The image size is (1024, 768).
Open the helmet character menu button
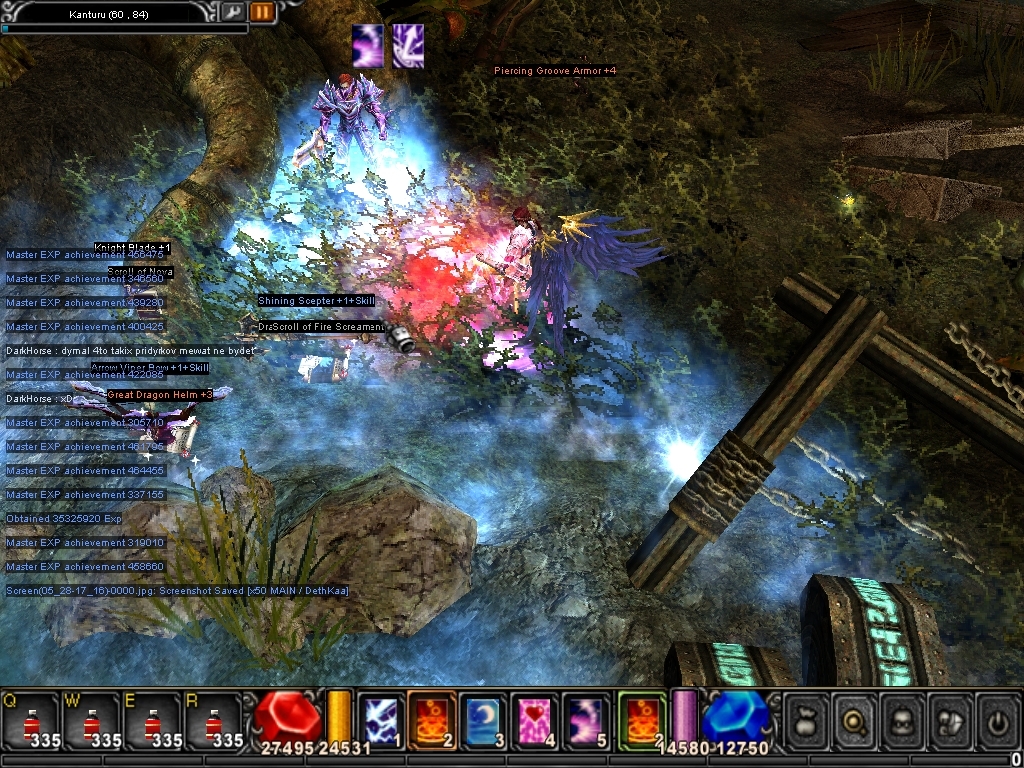(903, 719)
